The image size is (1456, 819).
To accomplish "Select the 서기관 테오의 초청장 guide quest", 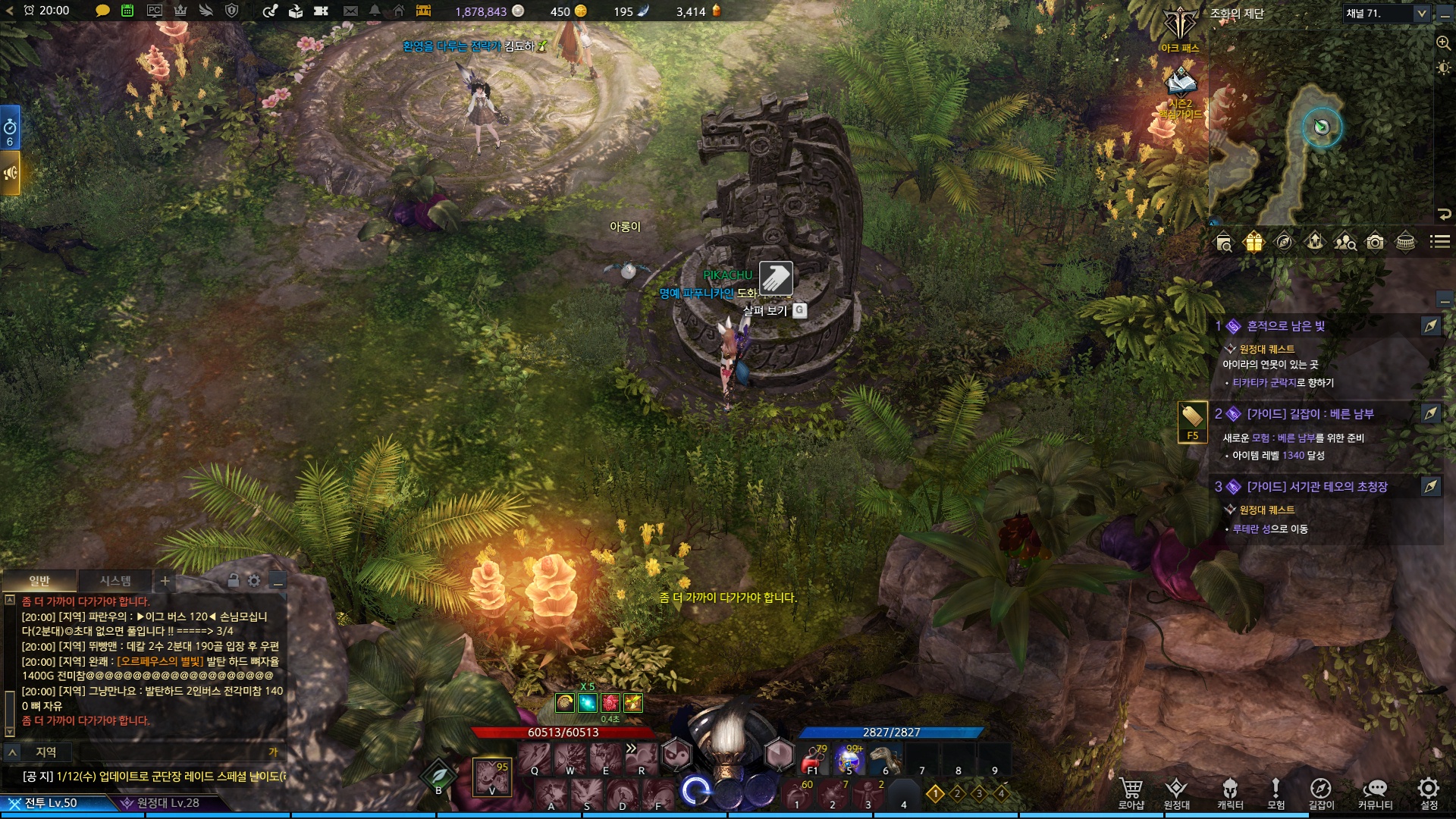I will [1316, 487].
